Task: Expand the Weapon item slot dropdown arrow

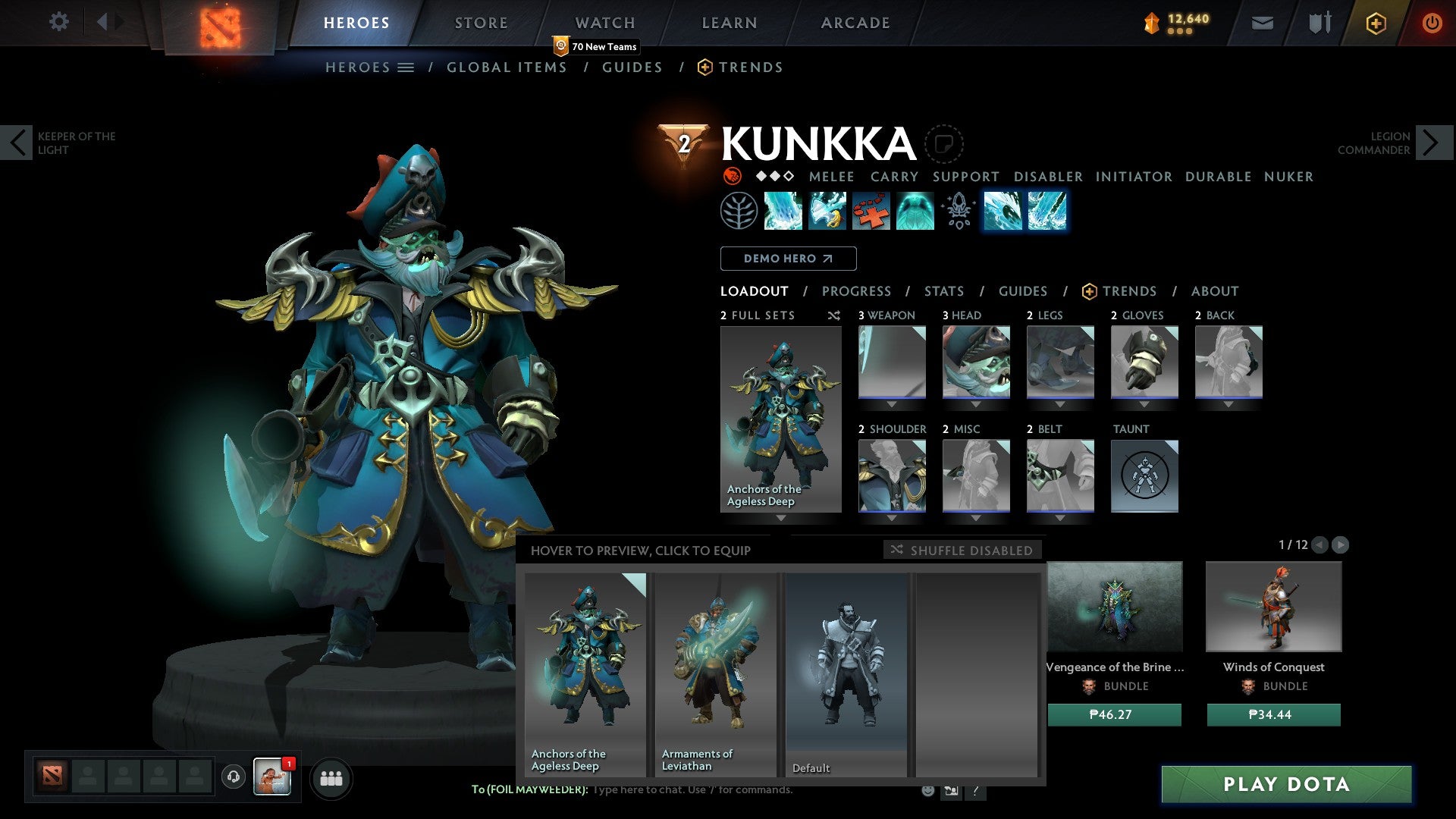Action: point(891,404)
